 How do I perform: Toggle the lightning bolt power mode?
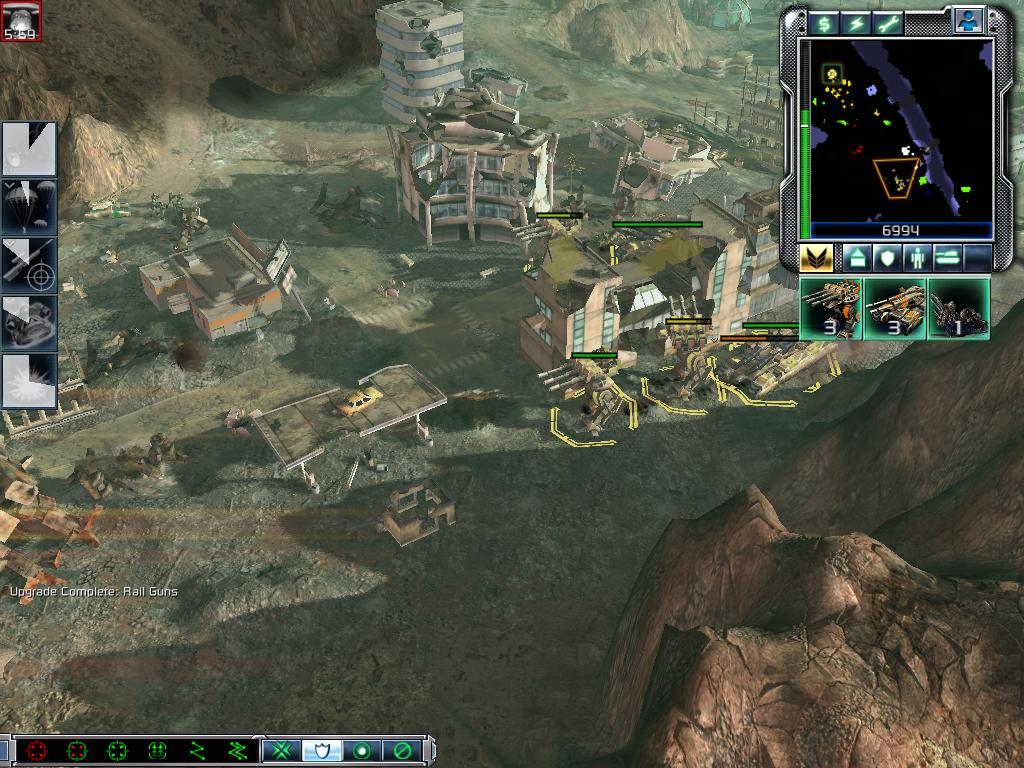coord(856,23)
